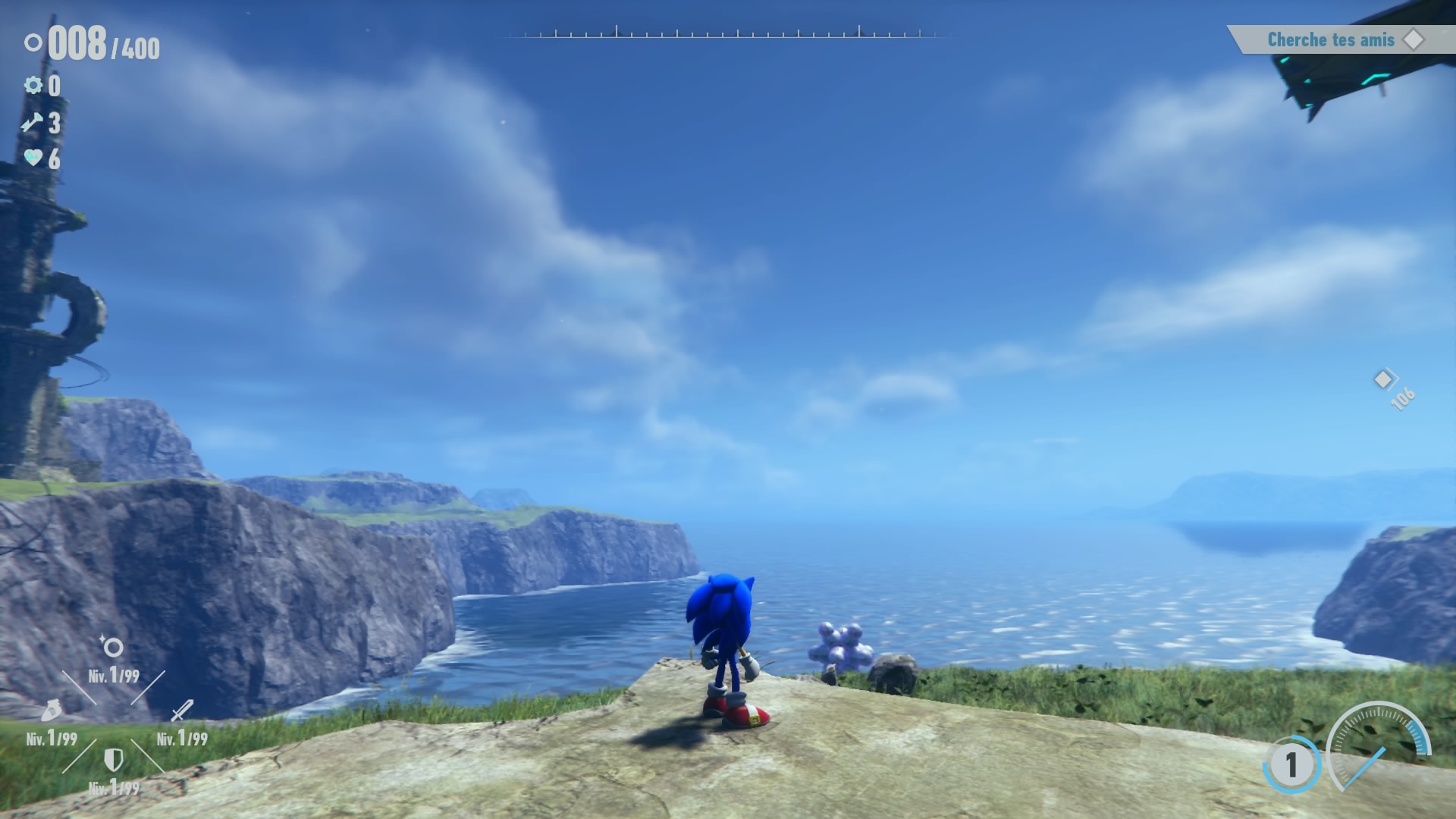Select the diamond waypoint marker showing 106
Image resolution: width=1456 pixels, height=819 pixels.
(1384, 379)
